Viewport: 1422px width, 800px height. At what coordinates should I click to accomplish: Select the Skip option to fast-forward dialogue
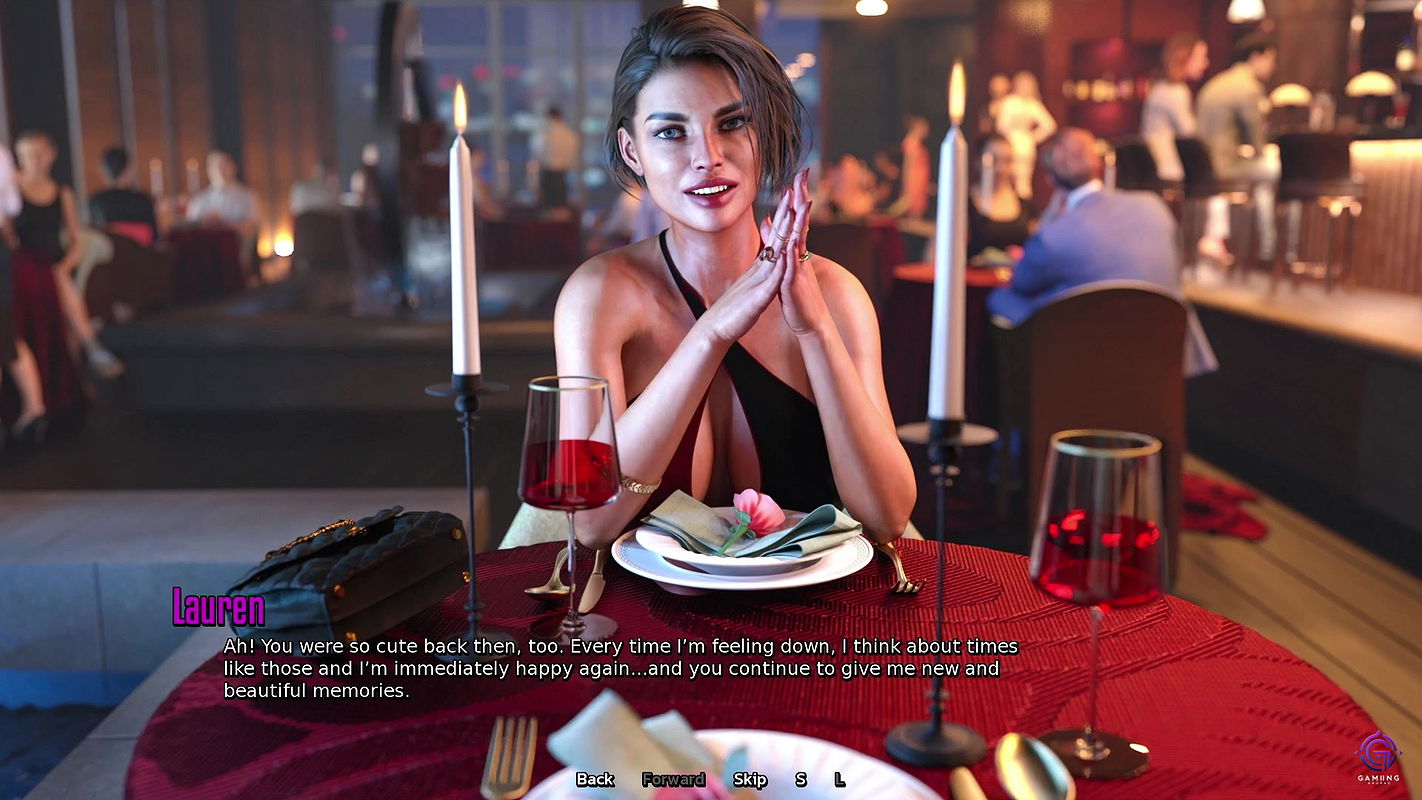click(750, 779)
